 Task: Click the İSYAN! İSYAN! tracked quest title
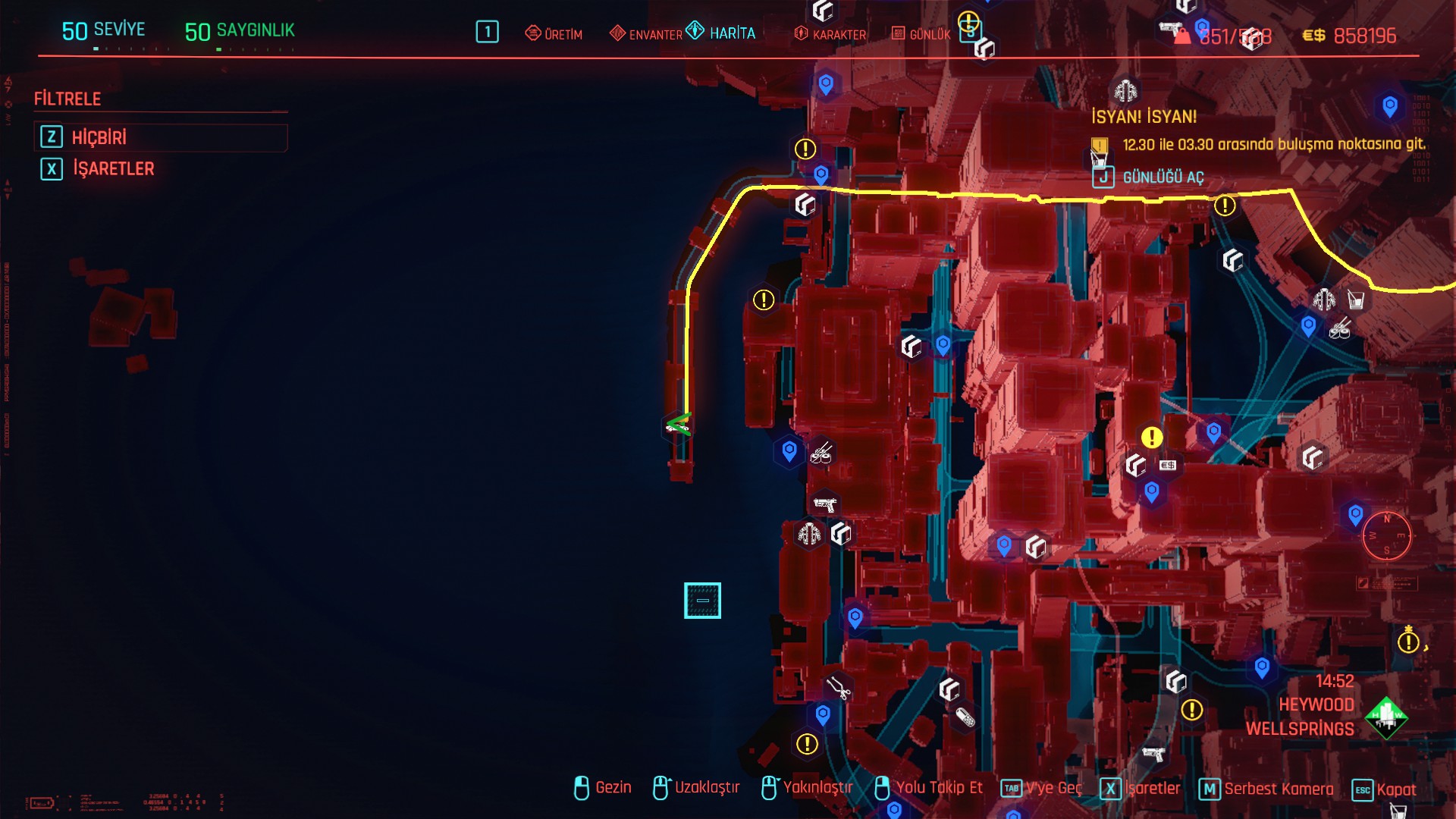1144,117
